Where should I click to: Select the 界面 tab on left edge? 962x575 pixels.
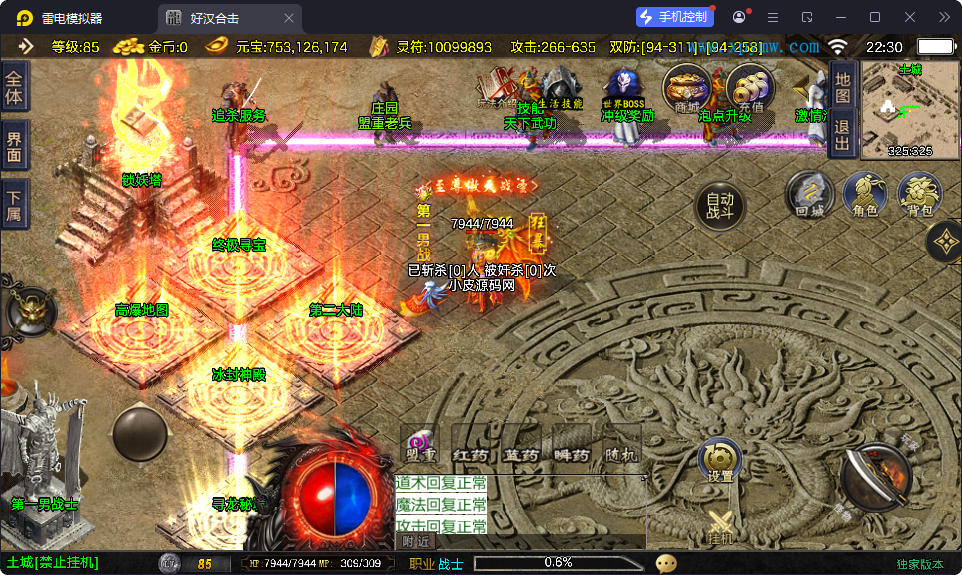click(14, 145)
